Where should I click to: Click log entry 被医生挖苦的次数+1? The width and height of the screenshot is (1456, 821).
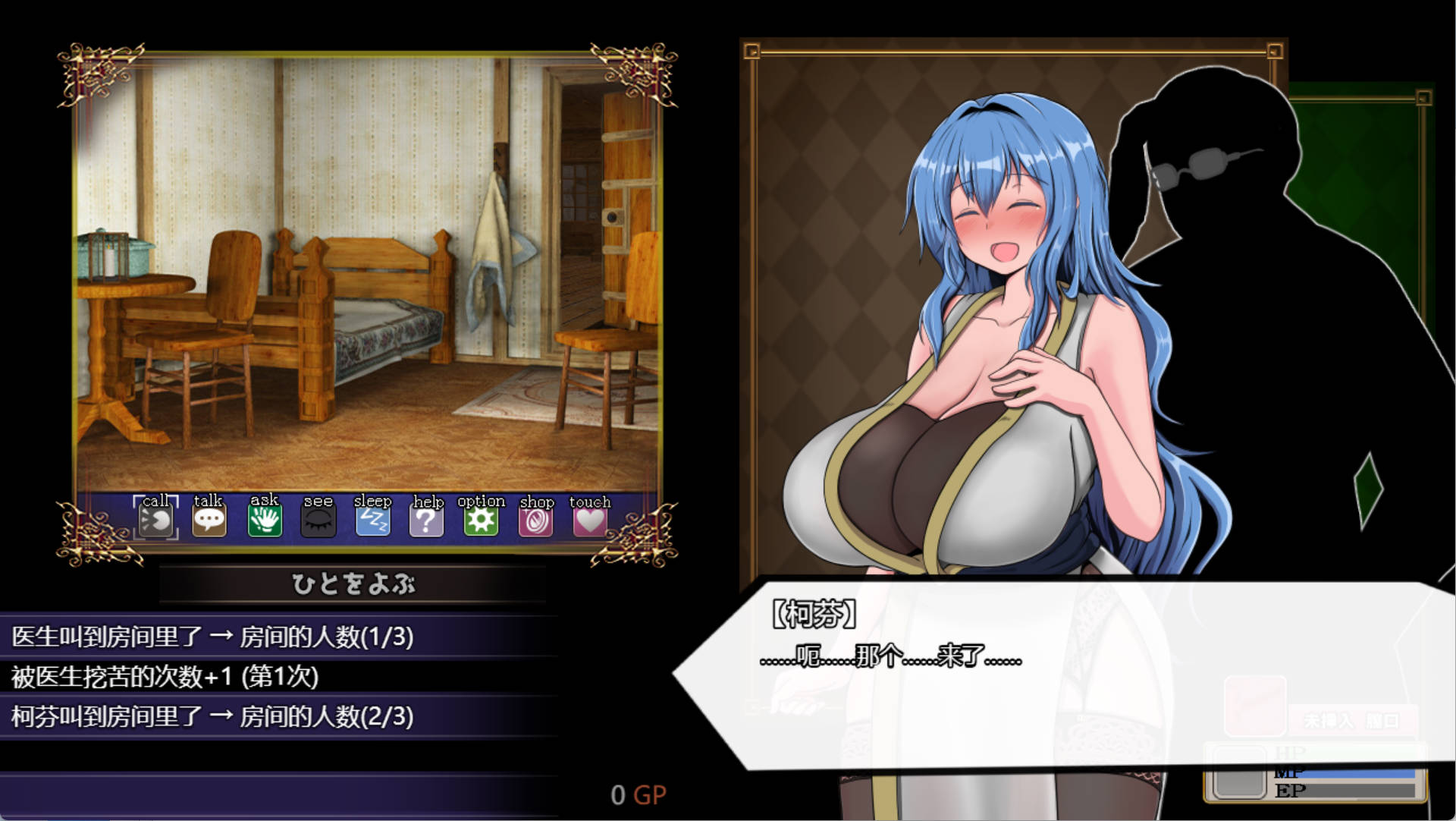click(x=165, y=677)
